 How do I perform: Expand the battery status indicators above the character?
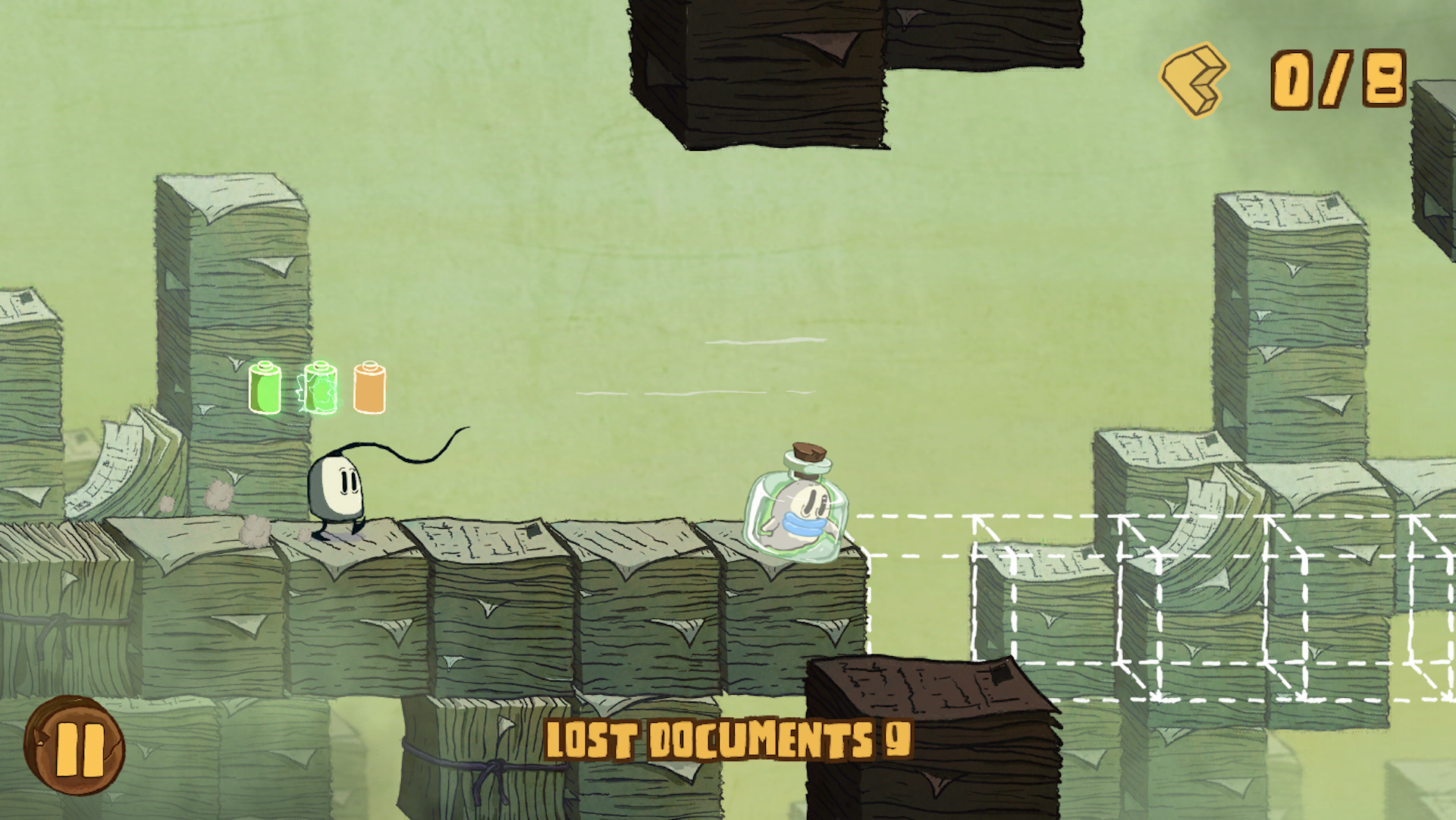[x=318, y=387]
